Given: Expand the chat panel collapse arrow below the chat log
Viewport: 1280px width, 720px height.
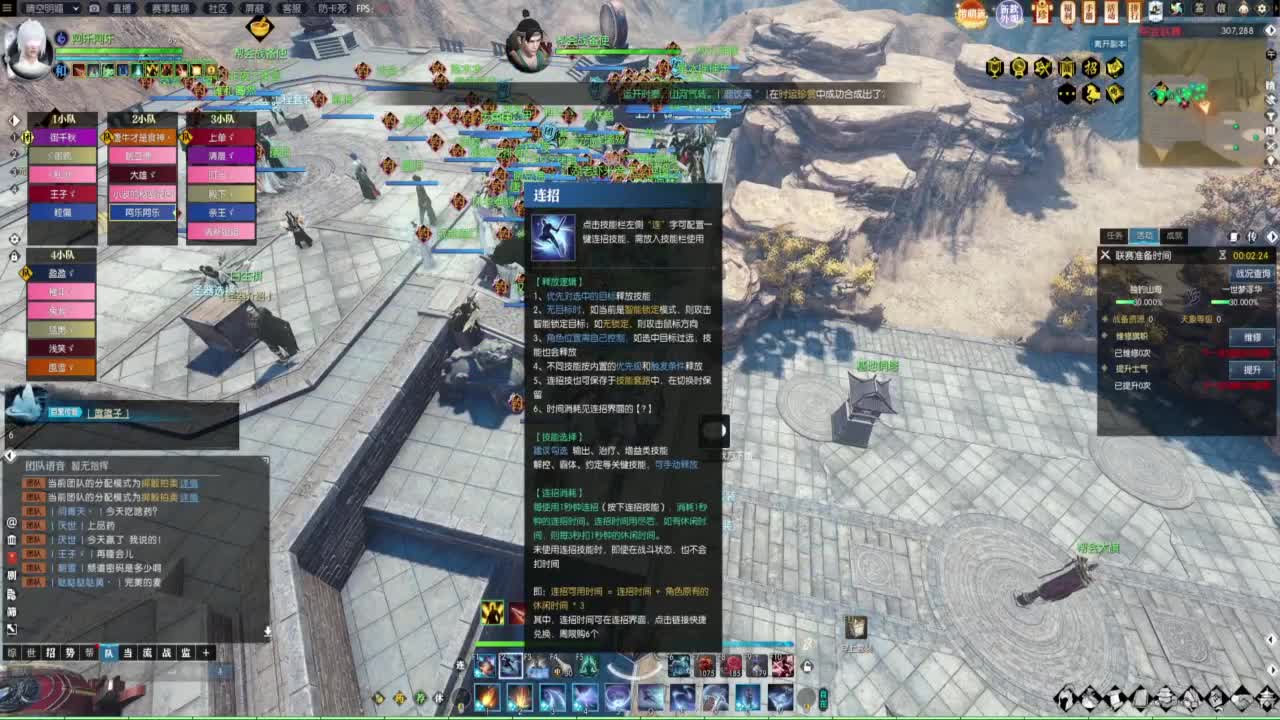Looking at the screenshot, I should pos(267,629).
